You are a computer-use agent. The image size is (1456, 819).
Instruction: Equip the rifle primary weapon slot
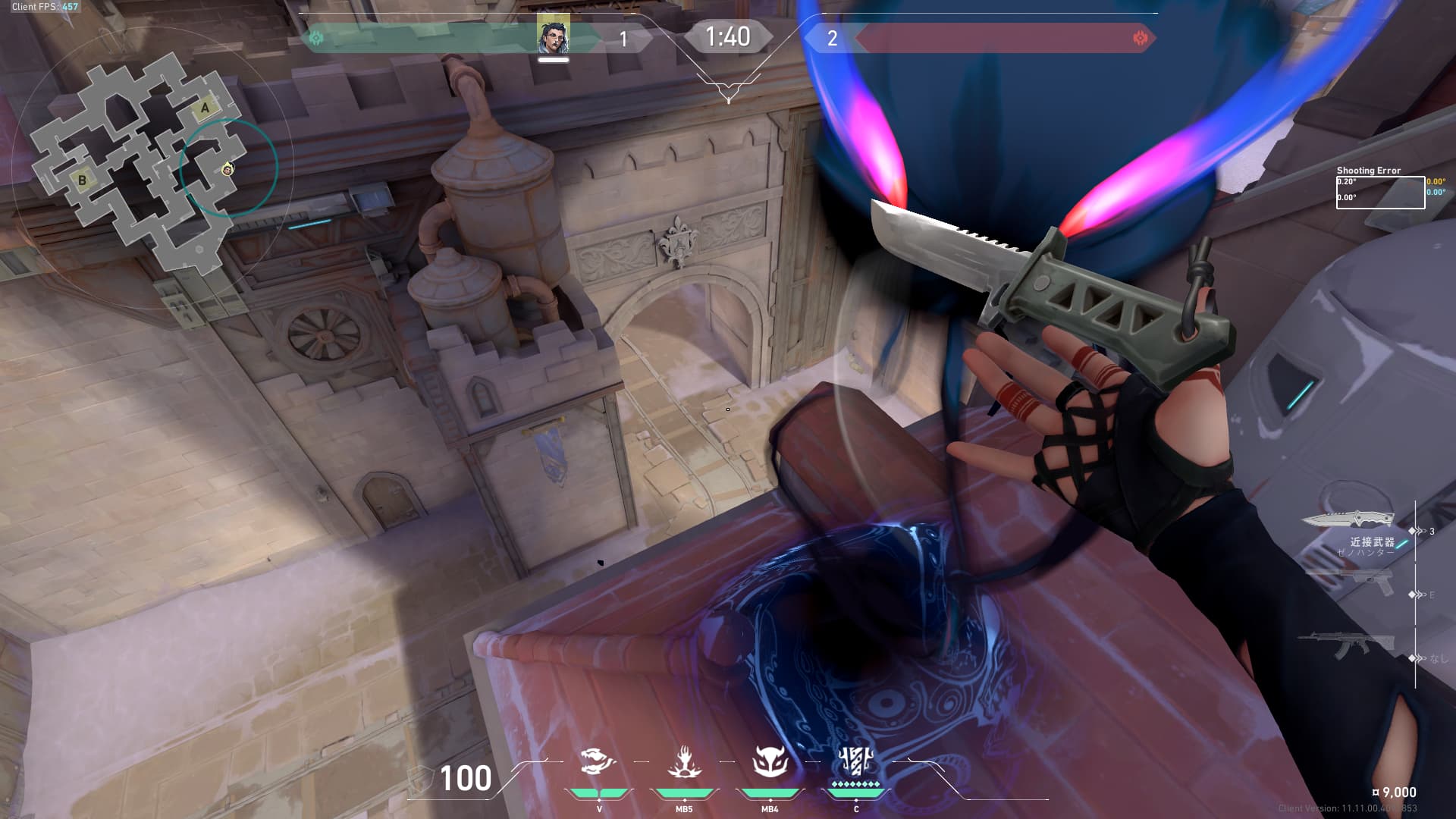1346,645
